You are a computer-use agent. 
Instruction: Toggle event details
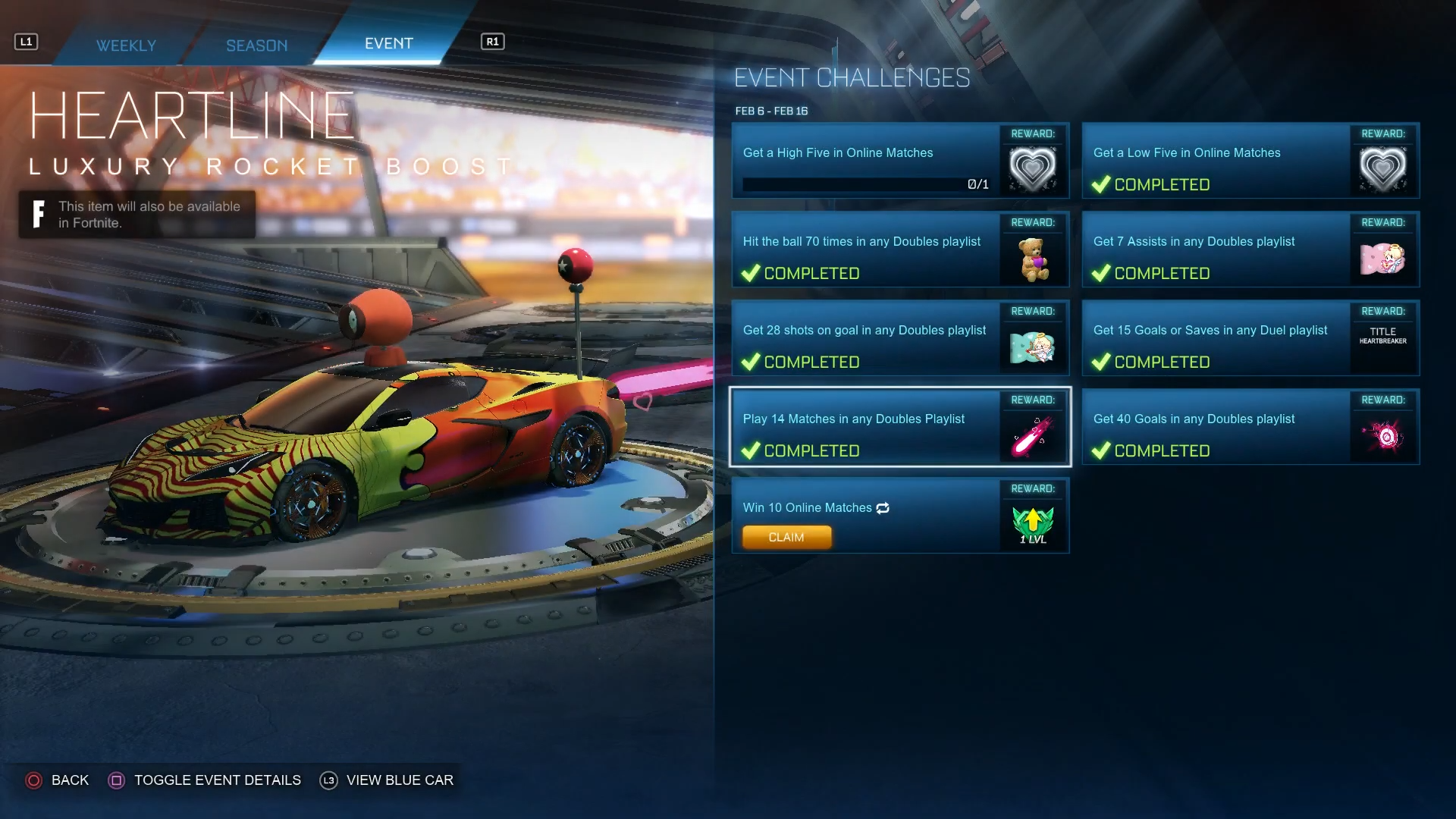(205, 780)
